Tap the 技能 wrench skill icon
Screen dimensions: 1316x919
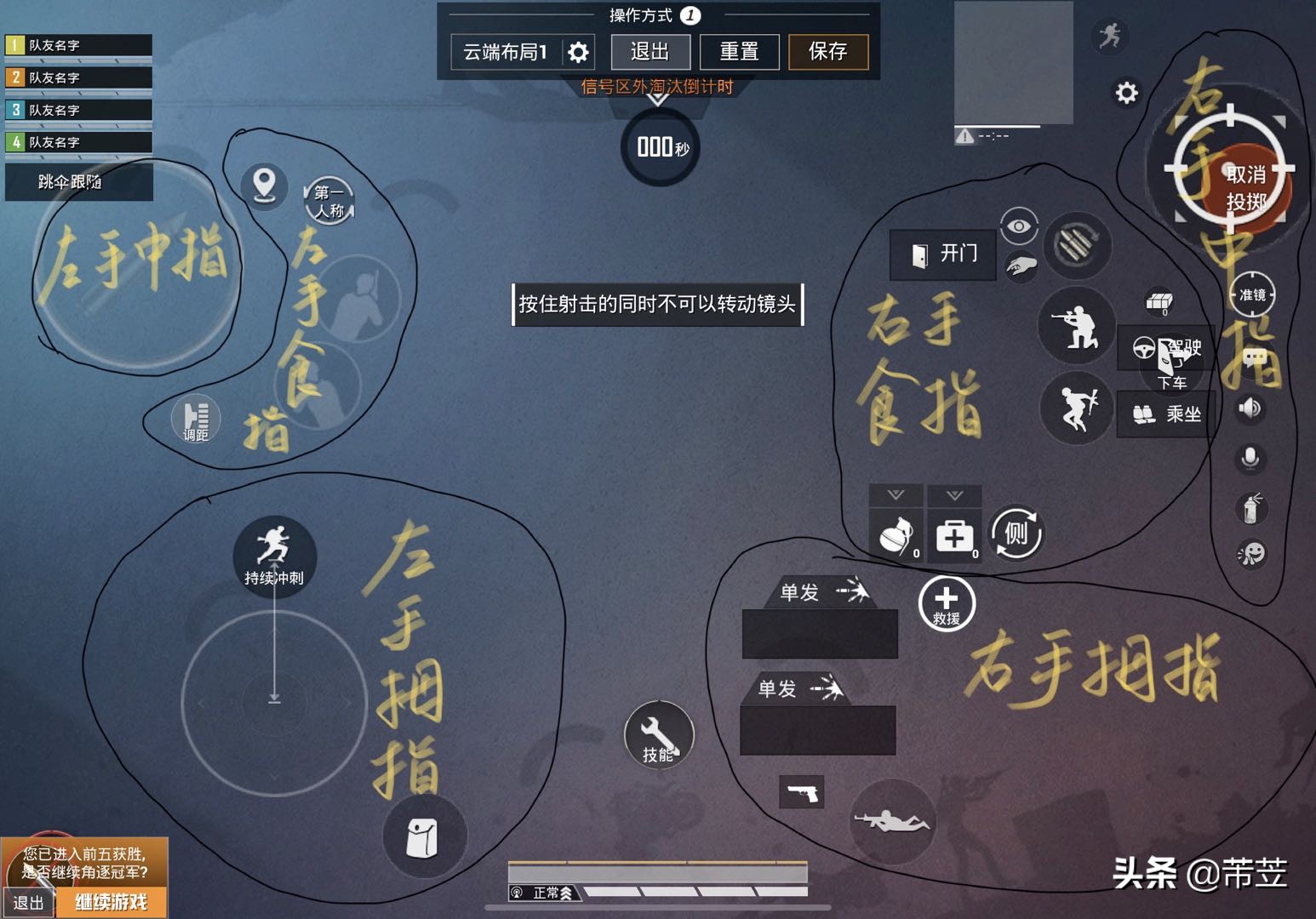tap(658, 733)
